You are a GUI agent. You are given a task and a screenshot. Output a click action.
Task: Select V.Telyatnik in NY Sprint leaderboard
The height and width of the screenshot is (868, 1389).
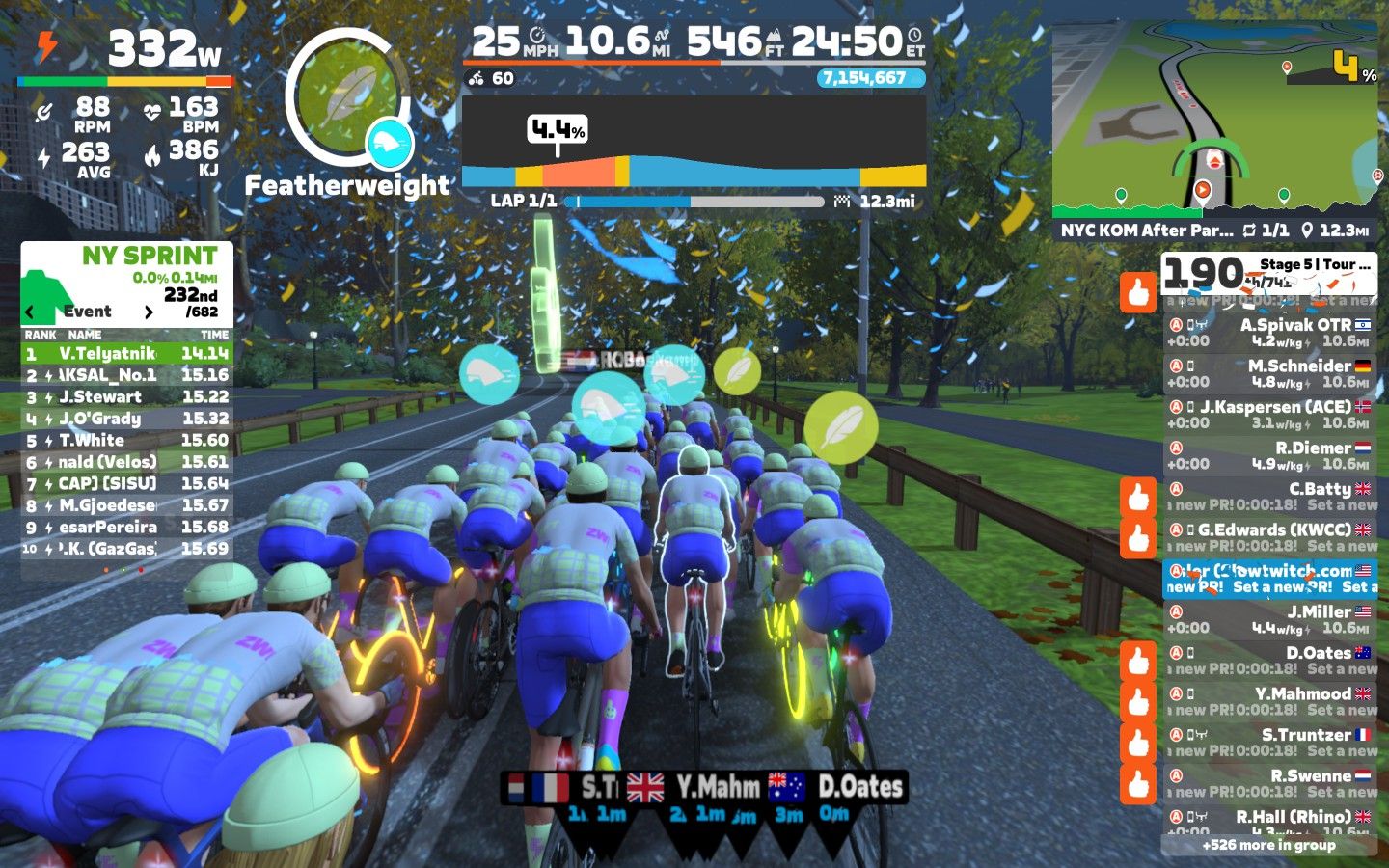coord(126,354)
